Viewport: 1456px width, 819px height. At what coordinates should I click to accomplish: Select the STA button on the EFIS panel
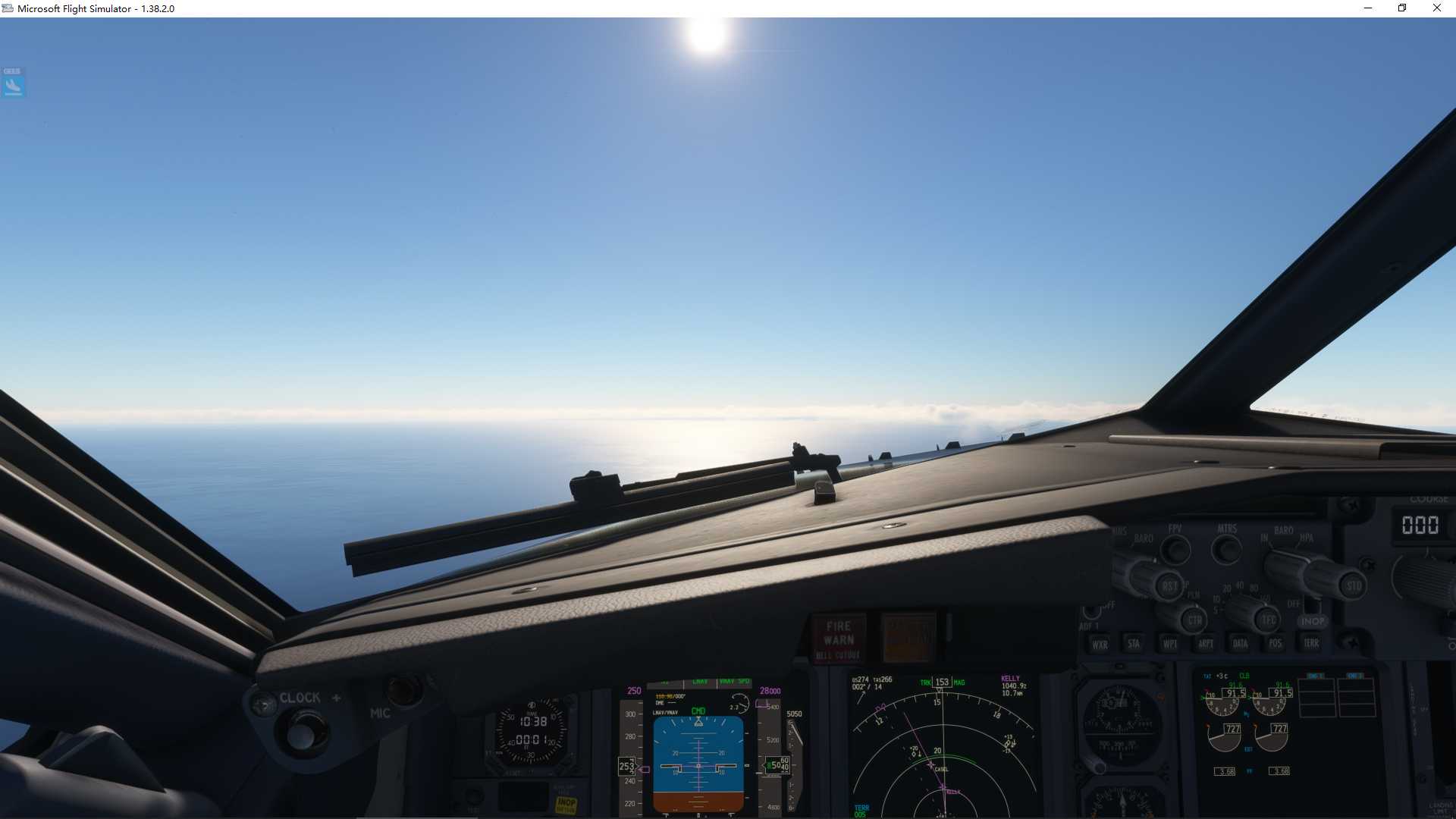1133,643
